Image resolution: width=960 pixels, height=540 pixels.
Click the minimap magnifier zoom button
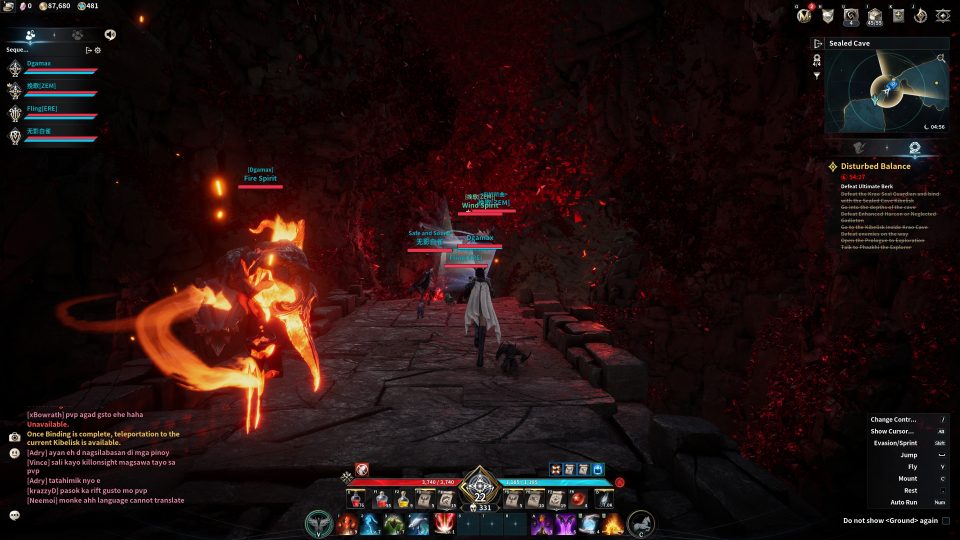click(x=941, y=59)
